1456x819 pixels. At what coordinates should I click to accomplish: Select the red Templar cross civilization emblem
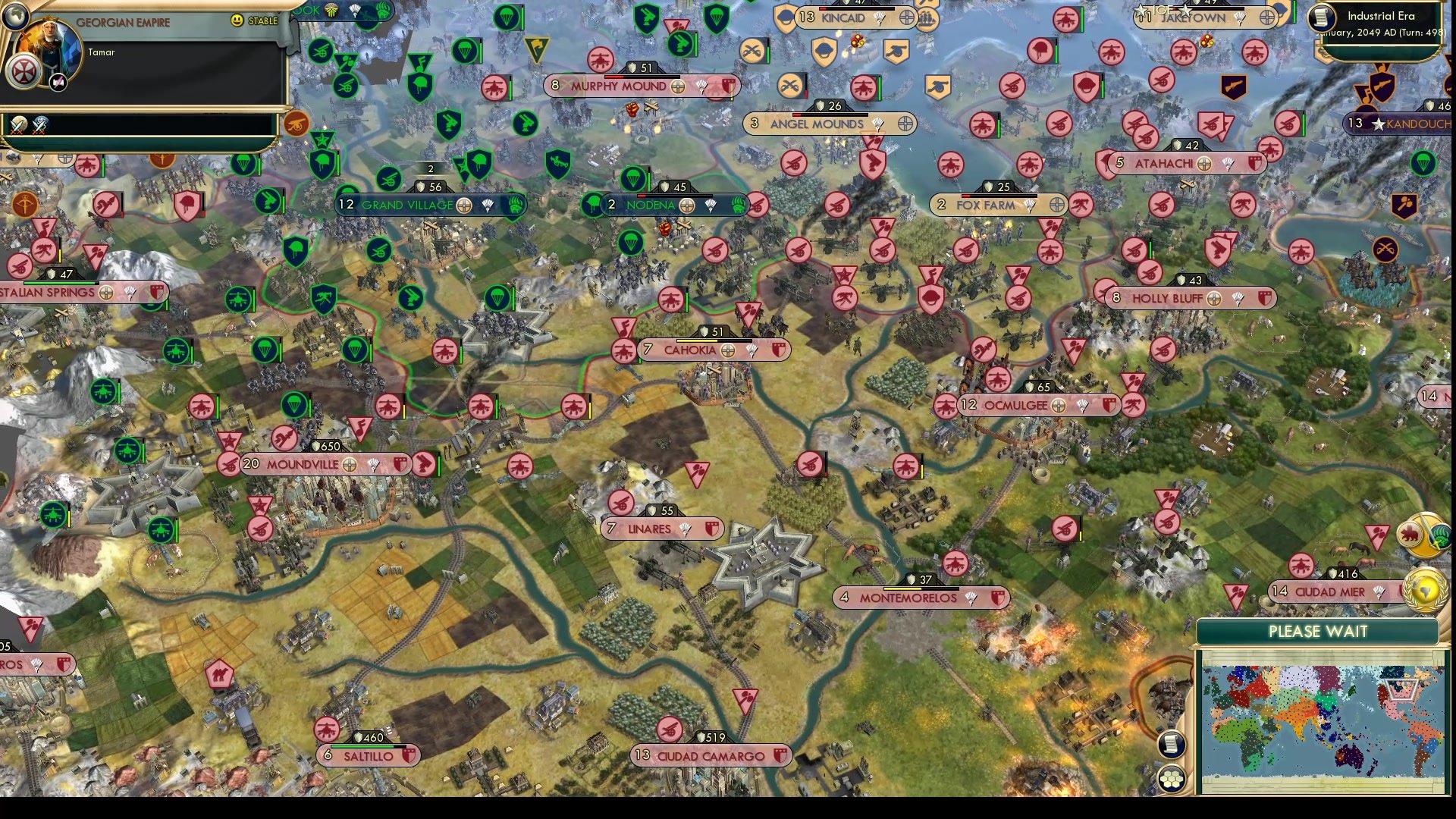(x=24, y=71)
